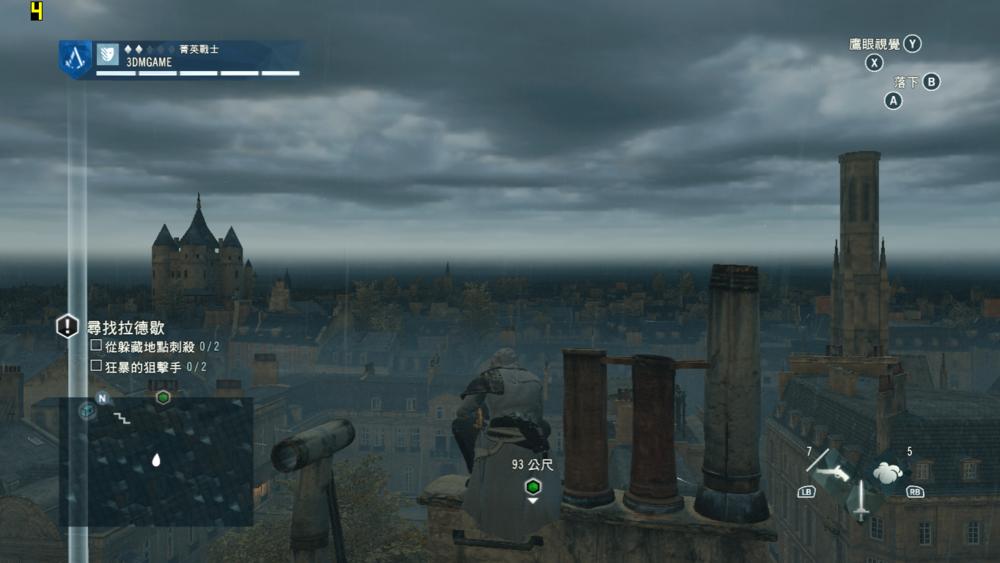Click the exclamation mark objective icon
1000x563 pixels.
click(x=67, y=326)
